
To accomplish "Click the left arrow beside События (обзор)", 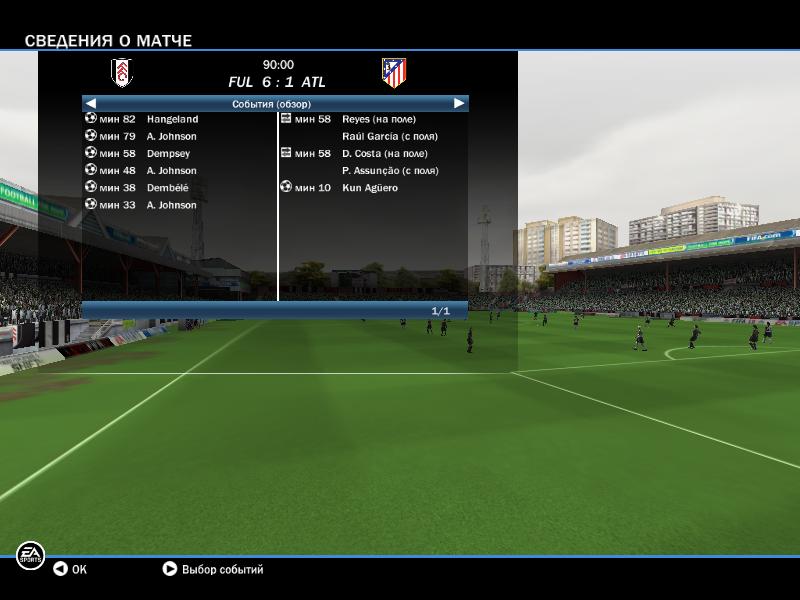I will coord(91,103).
